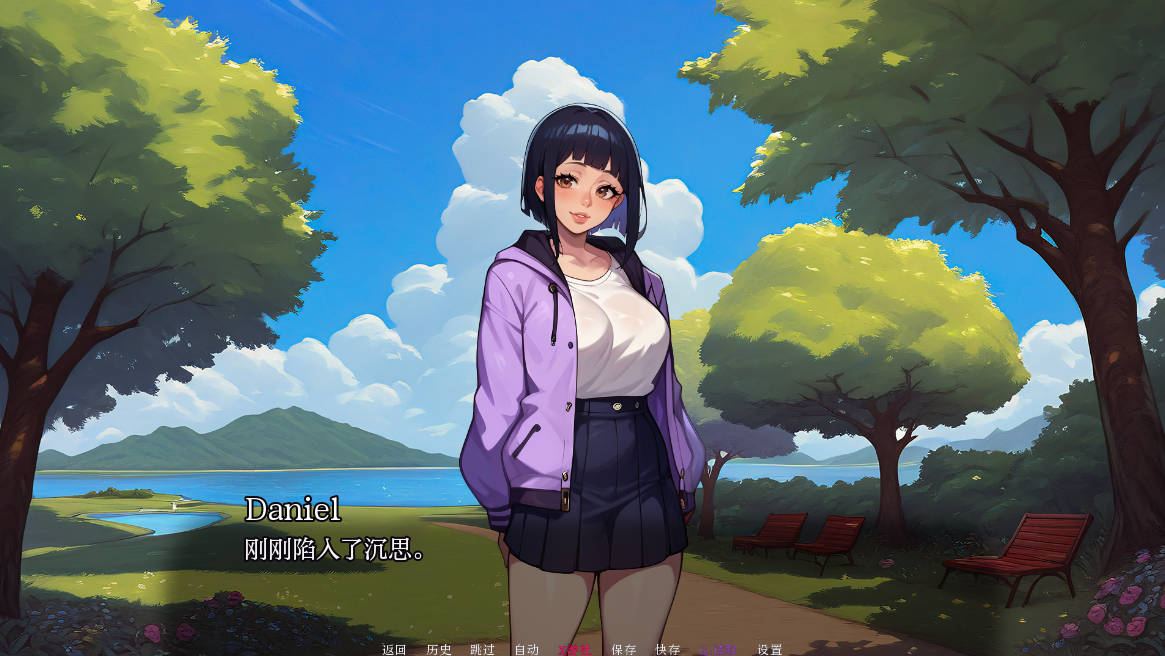Click 返回 to go back

click(394, 649)
